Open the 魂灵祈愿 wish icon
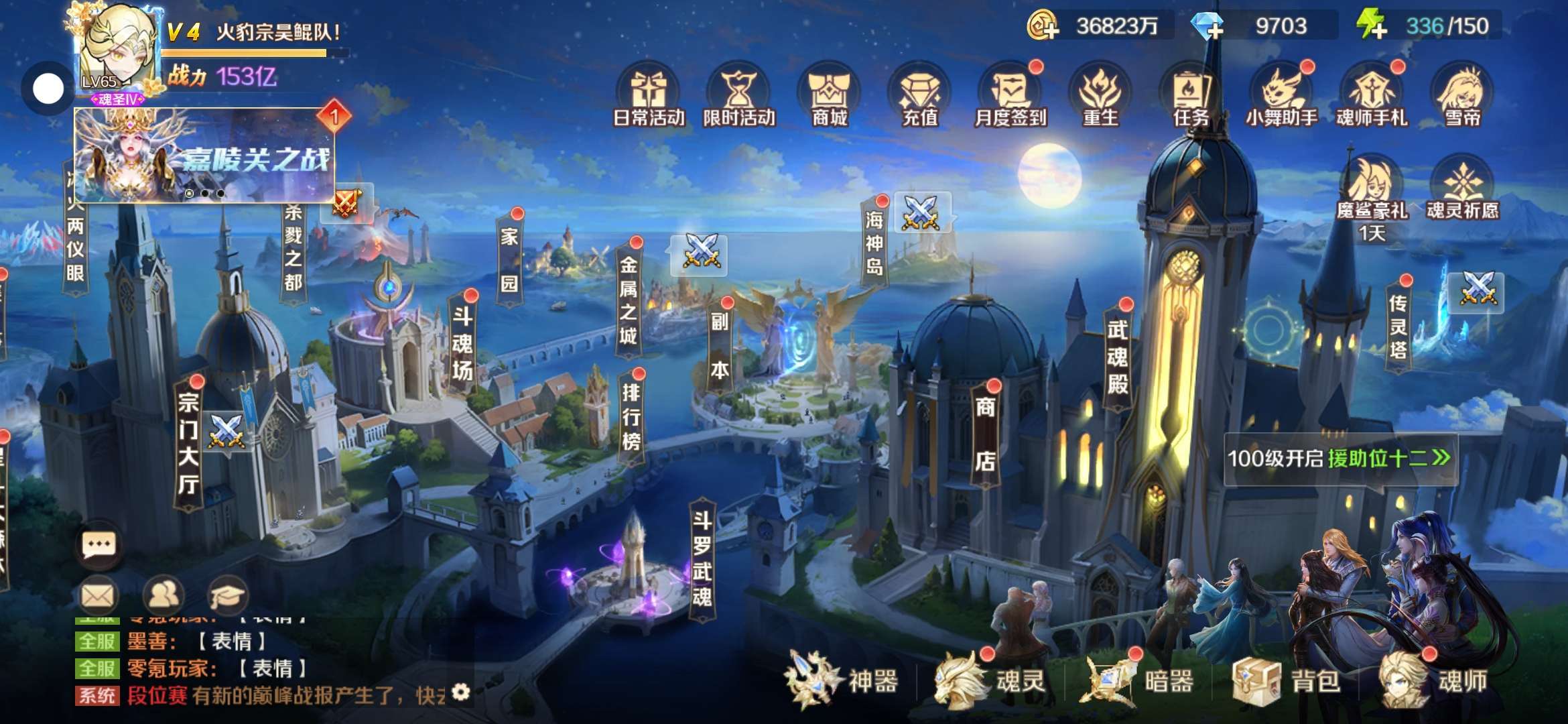The image size is (1568, 724). click(1462, 189)
